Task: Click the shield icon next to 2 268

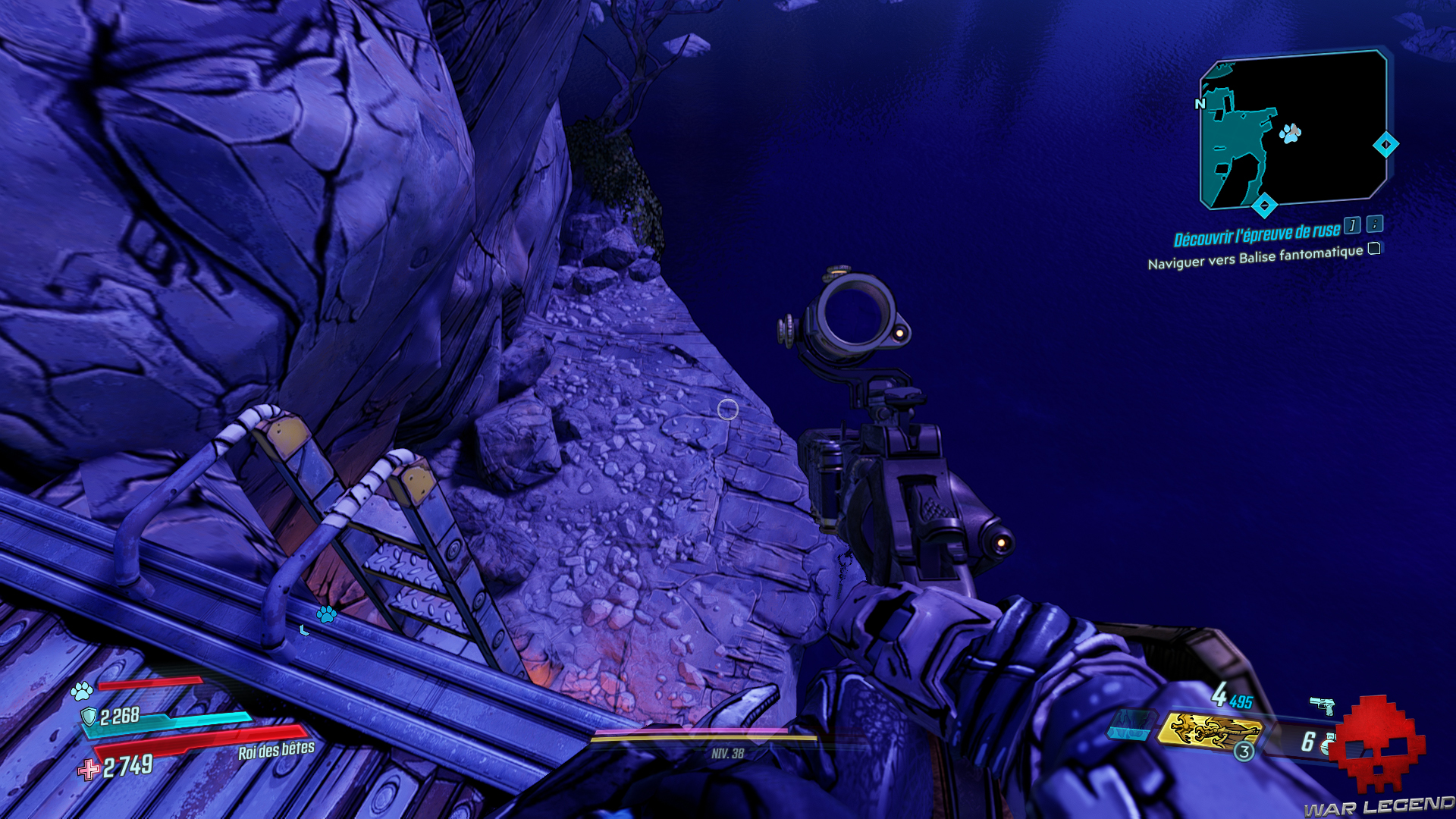Action: click(x=89, y=717)
